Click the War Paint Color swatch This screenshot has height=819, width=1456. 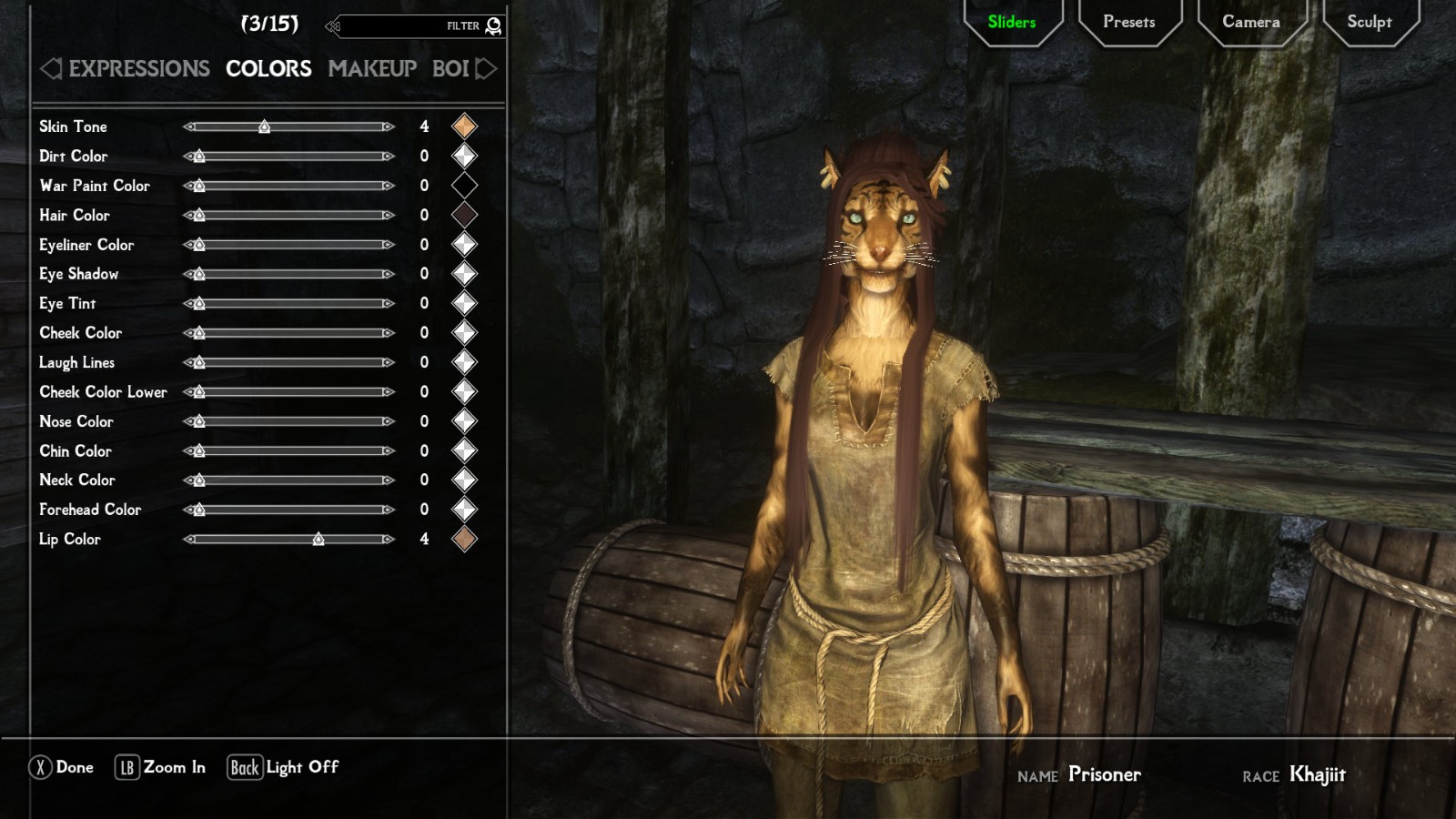[x=464, y=186]
